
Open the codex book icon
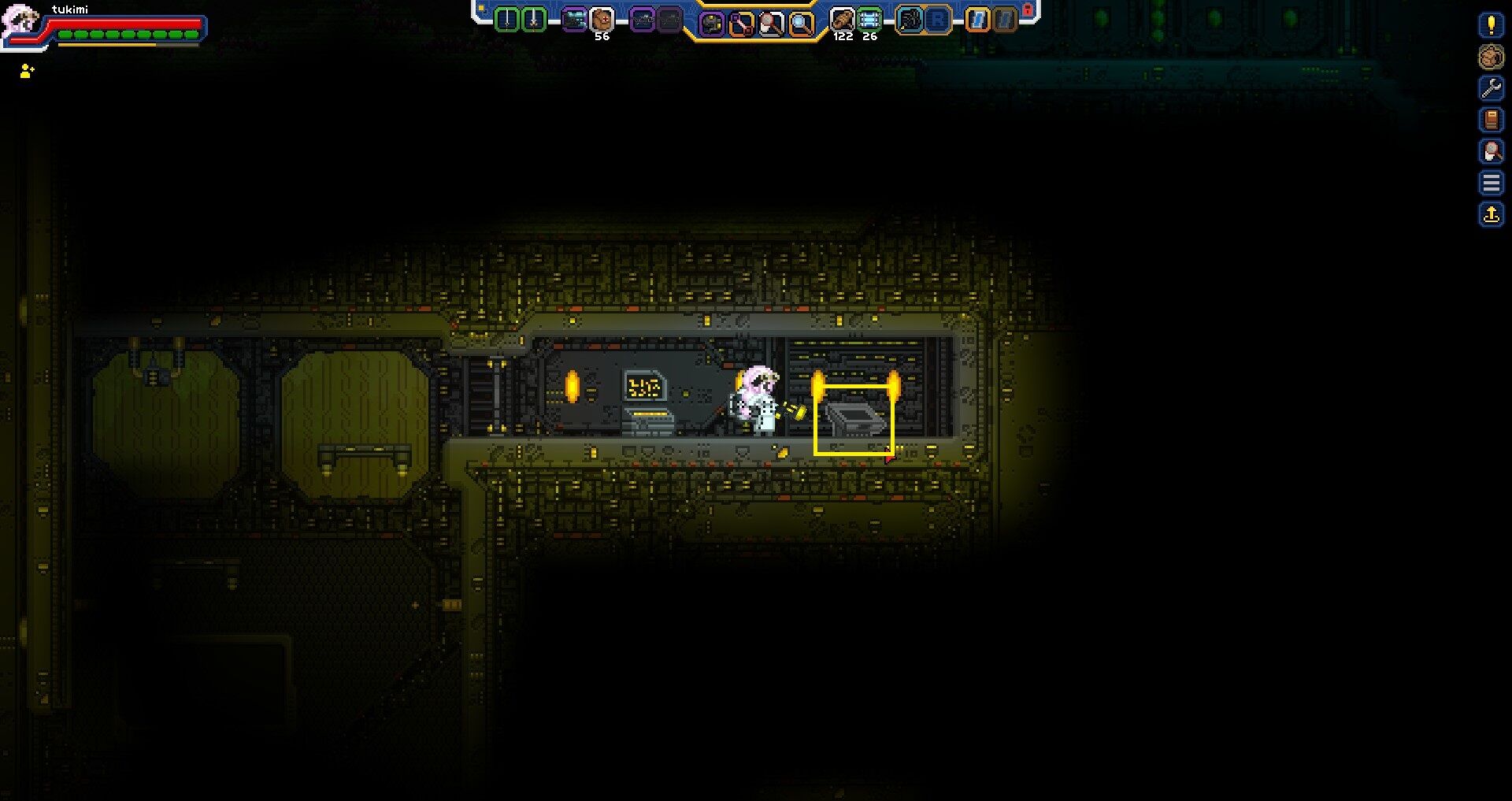click(1492, 119)
